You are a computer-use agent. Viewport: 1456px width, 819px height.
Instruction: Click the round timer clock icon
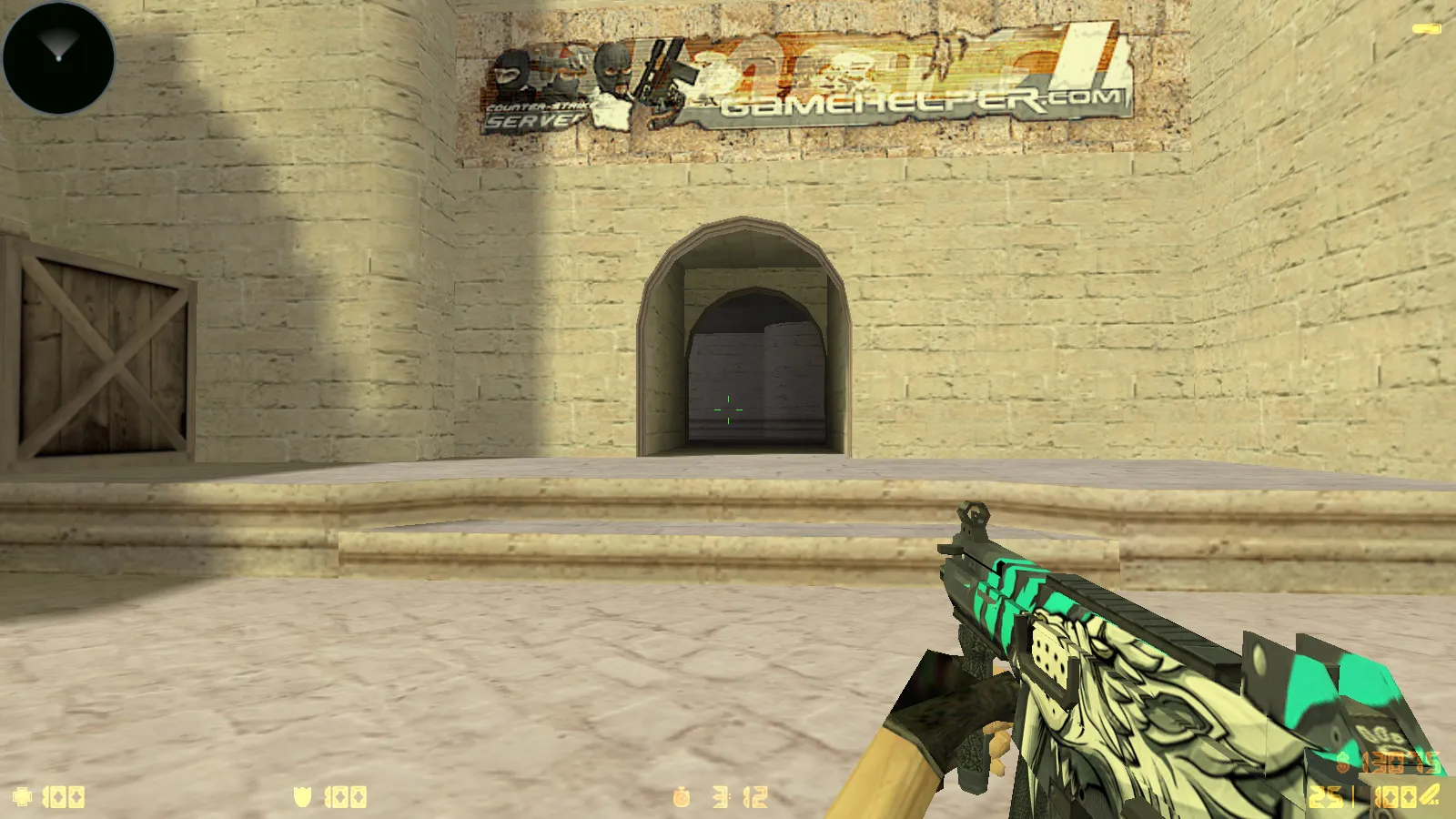tap(682, 795)
